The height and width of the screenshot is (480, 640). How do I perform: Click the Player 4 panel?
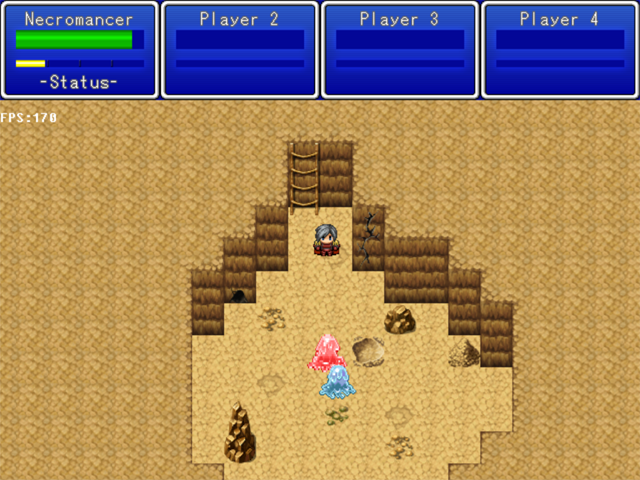click(560, 50)
